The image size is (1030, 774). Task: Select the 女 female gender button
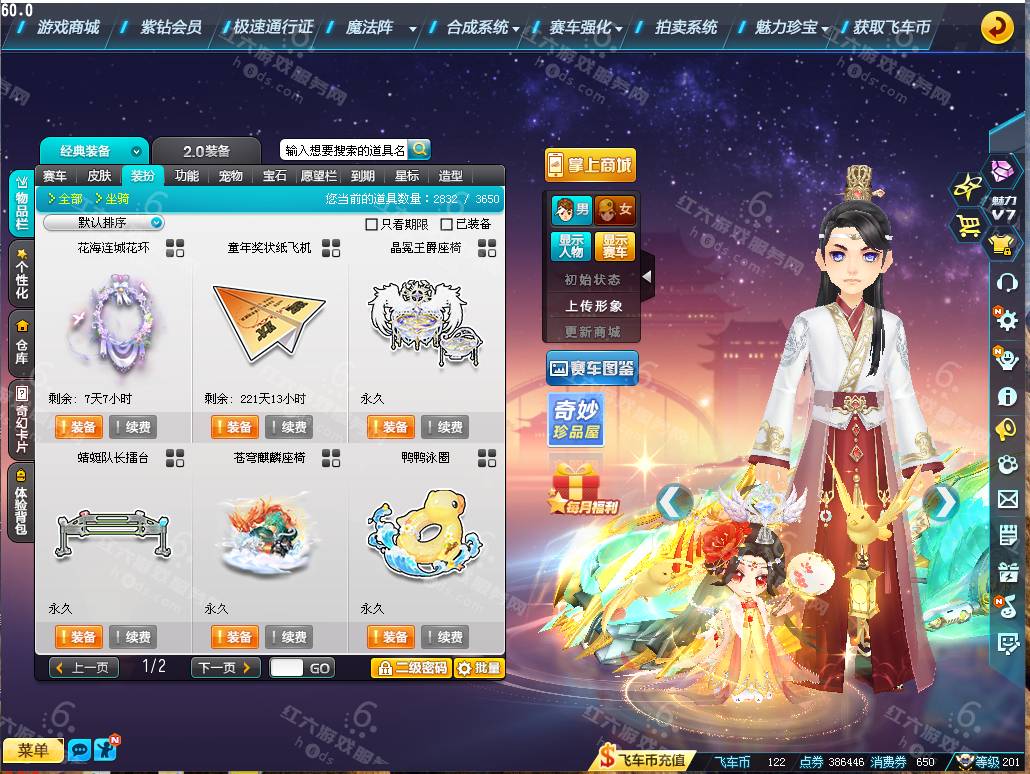(x=615, y=210)
